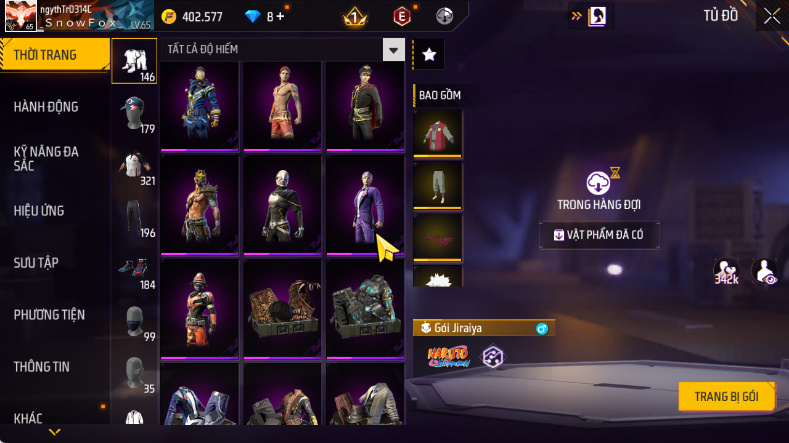789x443 pixels.
Task: Open the KỸ NĂNG ĐA SẮC tab
Action: click(x=46, y=158)
